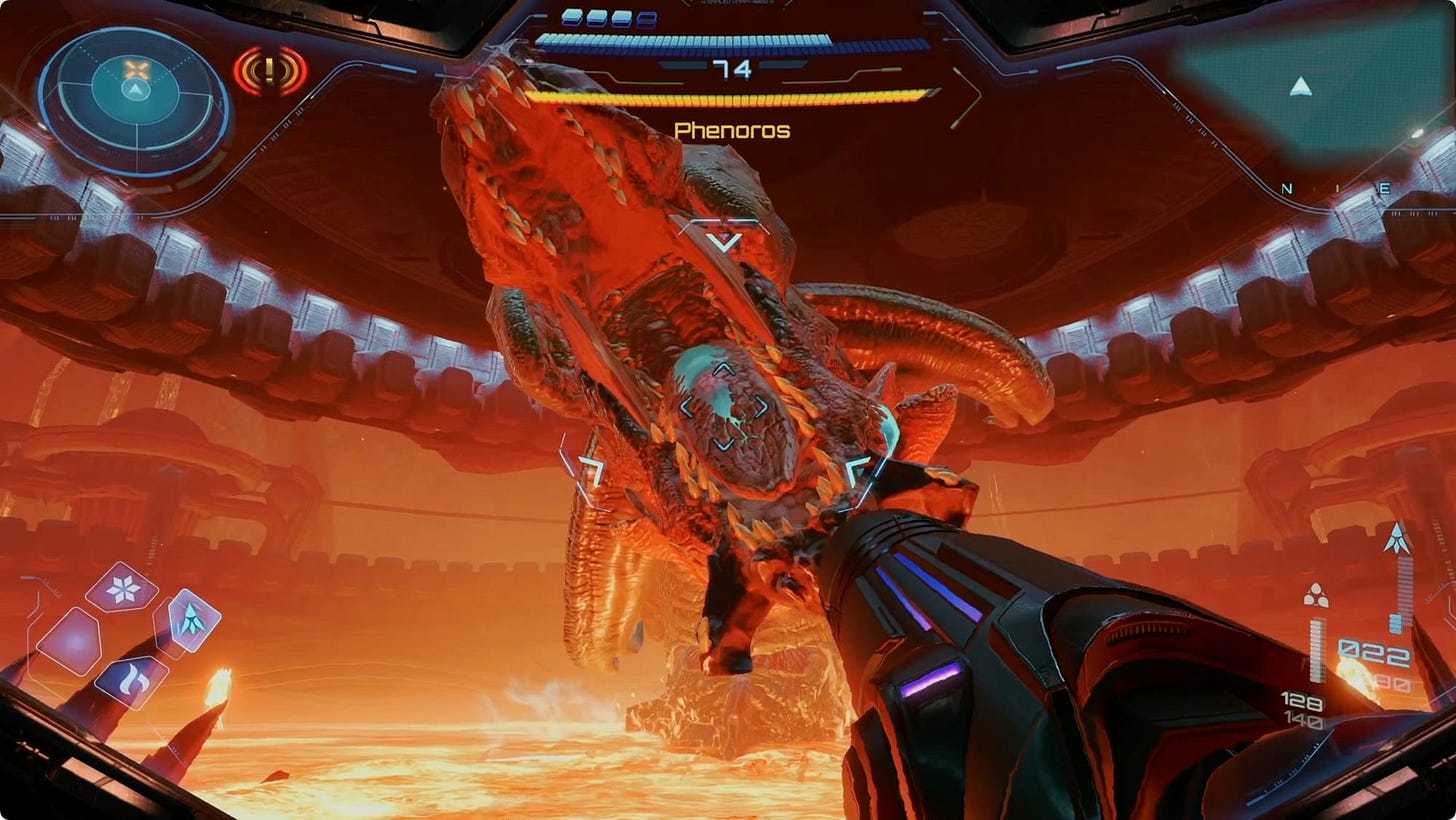Click the white waypoint triangle top right
1456x820 pixels.
tap(1302, 89)
